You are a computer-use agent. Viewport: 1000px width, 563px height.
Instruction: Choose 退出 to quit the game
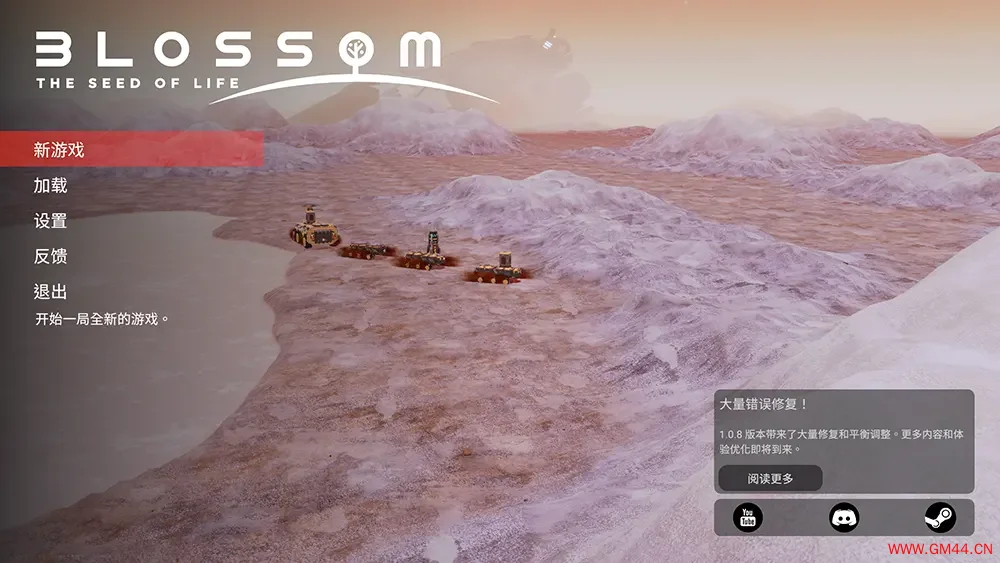[51, 292]
